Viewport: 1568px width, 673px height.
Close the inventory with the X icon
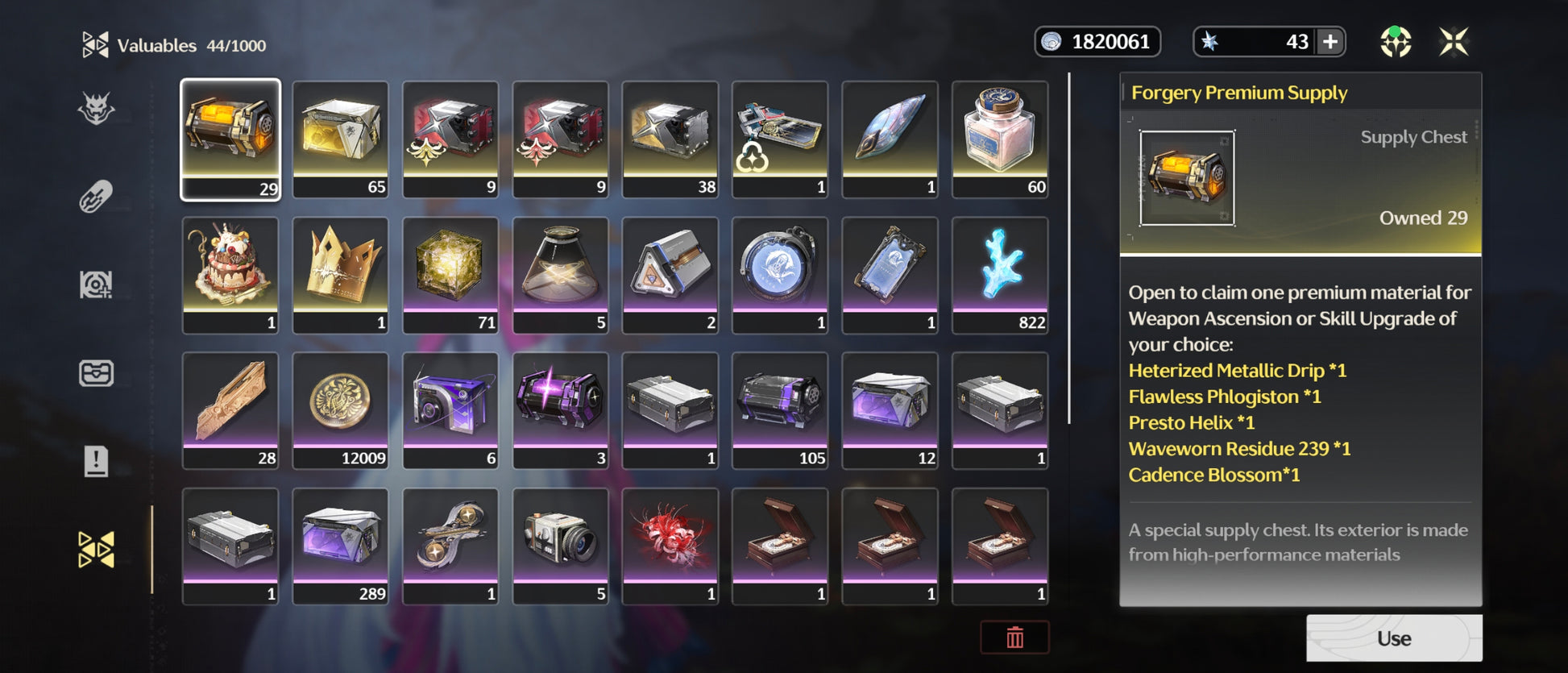tap(1454, 42)
